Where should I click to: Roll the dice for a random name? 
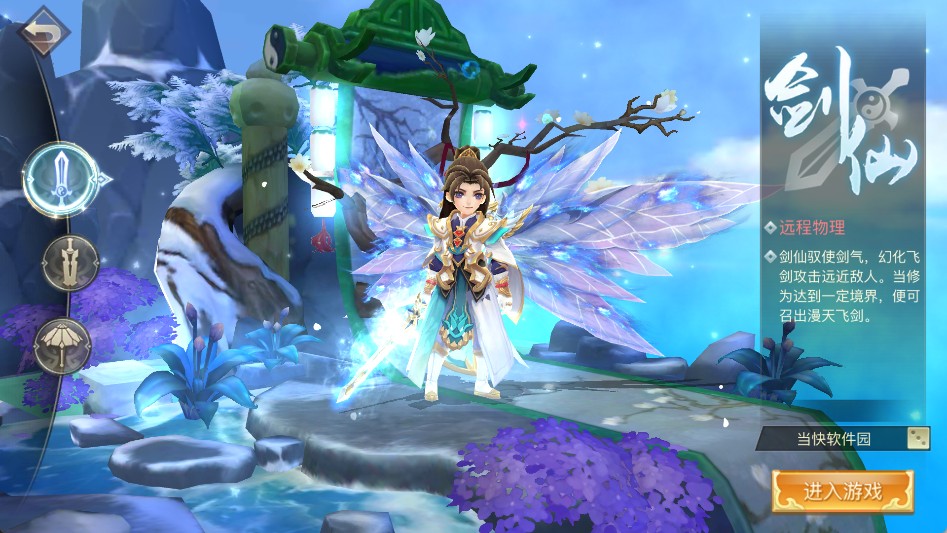coord(917,438)
